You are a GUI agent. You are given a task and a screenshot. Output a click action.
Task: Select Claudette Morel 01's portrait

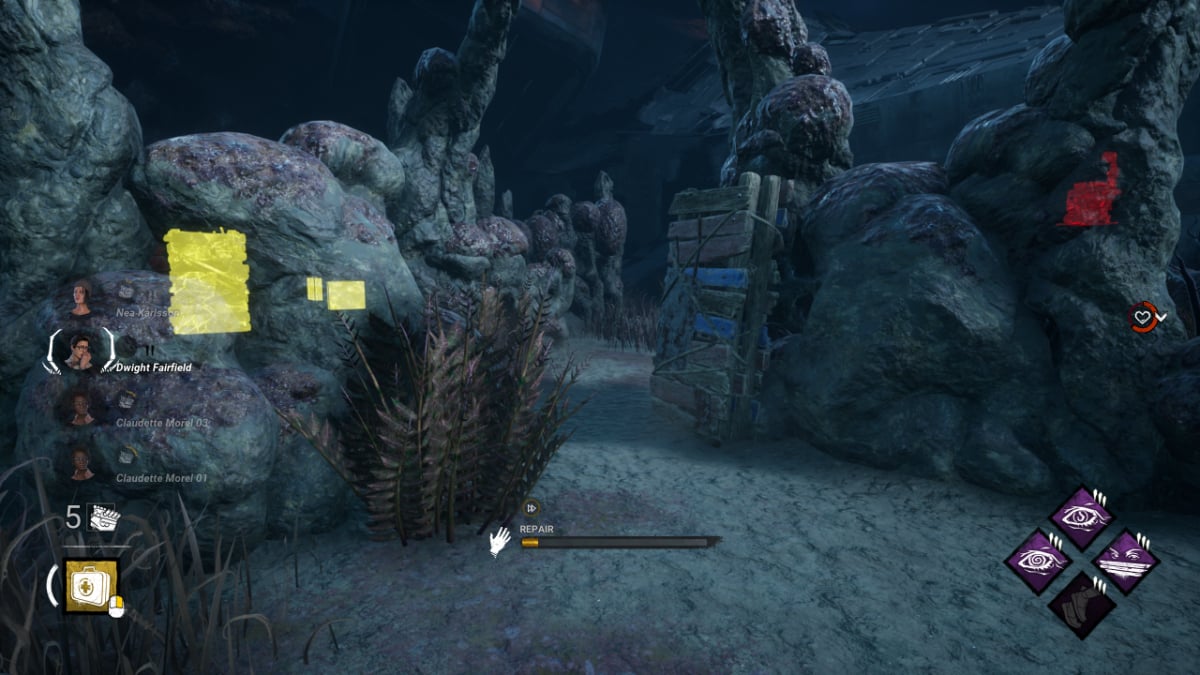[79, 462]
